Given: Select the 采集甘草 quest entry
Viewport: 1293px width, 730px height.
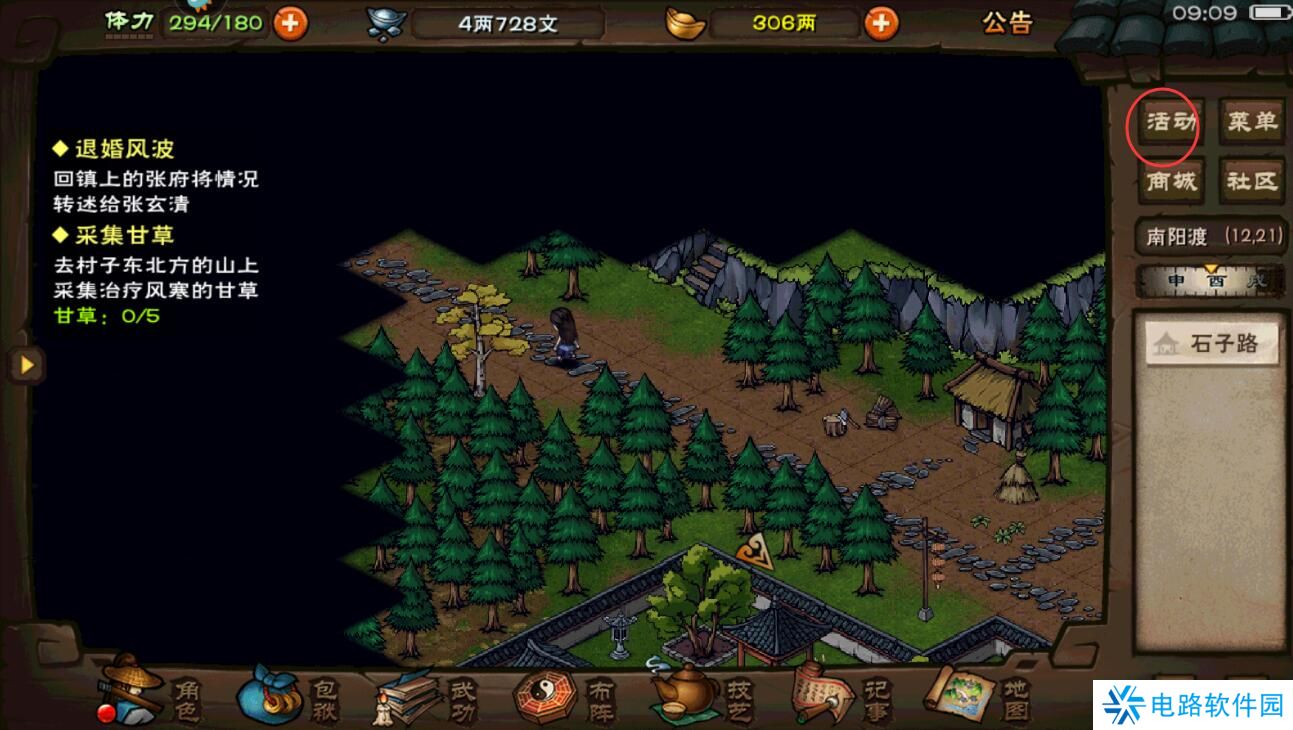Looking at the screenshot, I should pyautogui.click(x=124, y=235).
